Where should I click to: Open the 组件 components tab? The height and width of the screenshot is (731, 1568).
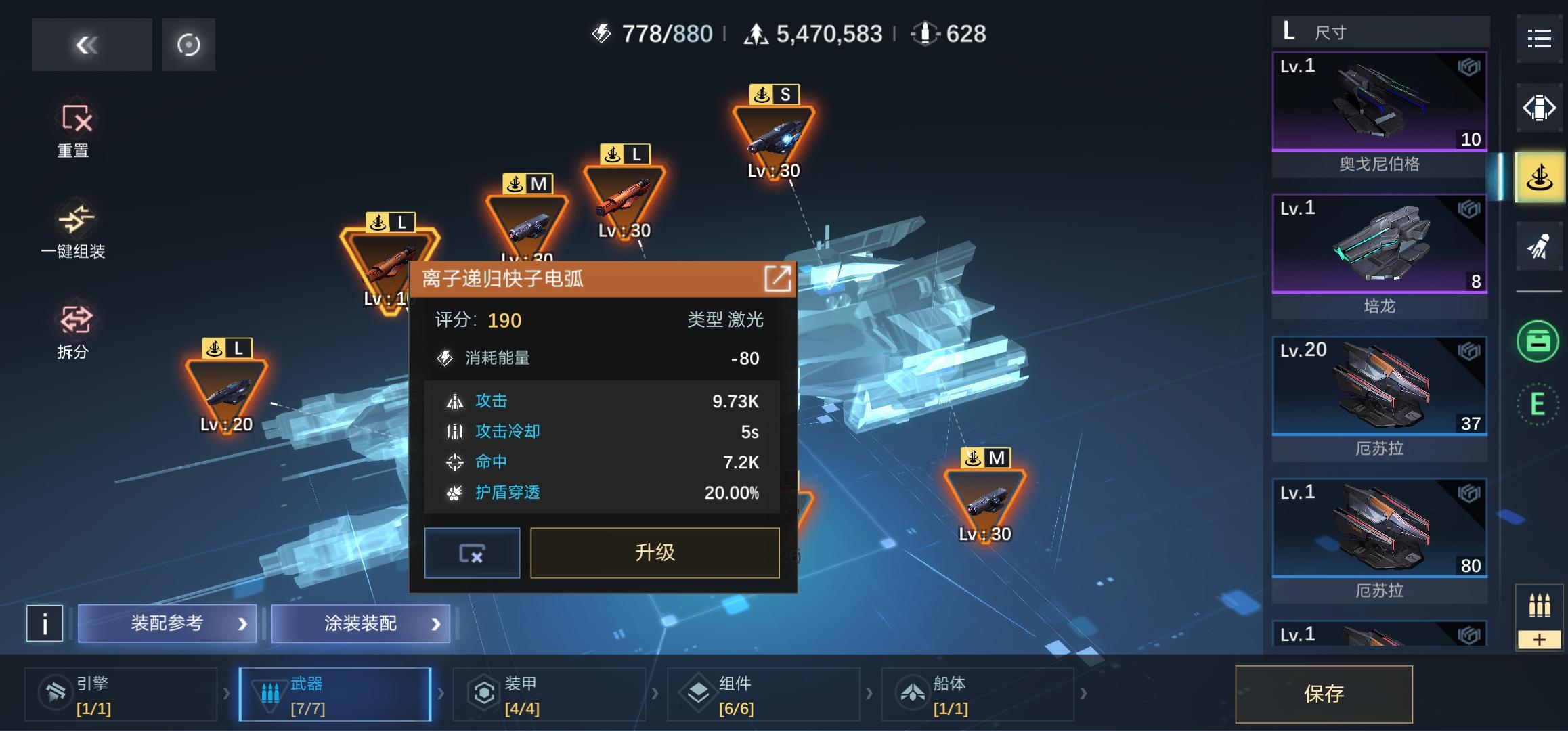[764, 694]
